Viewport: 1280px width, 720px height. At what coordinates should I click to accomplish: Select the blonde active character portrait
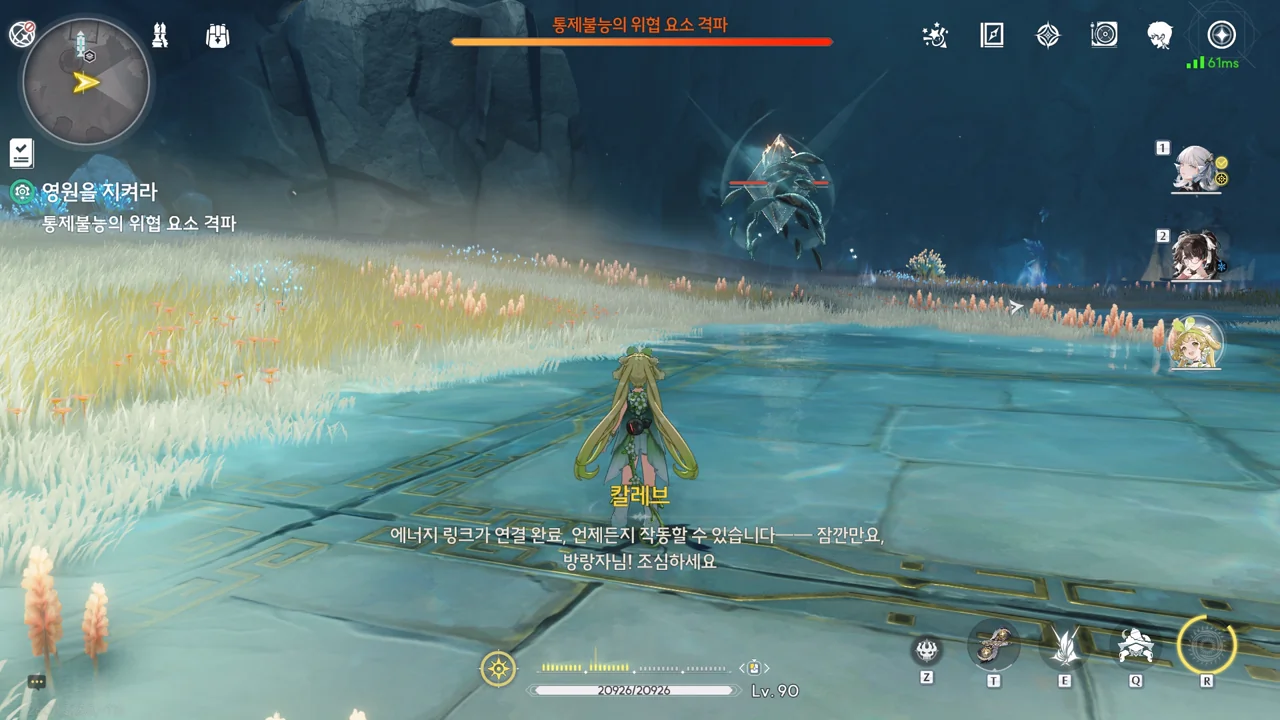(1195, 343)
